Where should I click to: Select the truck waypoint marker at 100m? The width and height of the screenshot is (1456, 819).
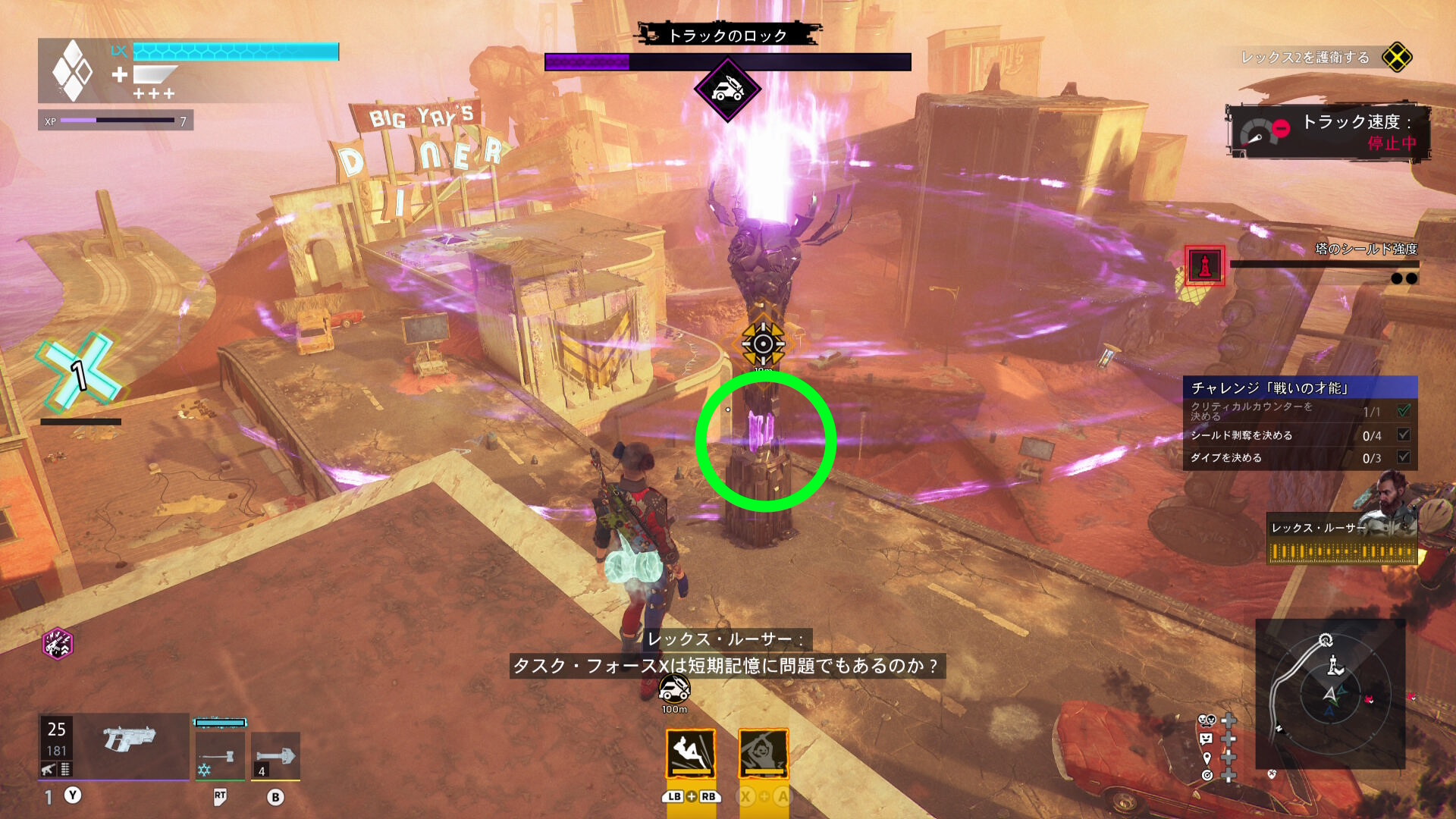click(674, 689)
